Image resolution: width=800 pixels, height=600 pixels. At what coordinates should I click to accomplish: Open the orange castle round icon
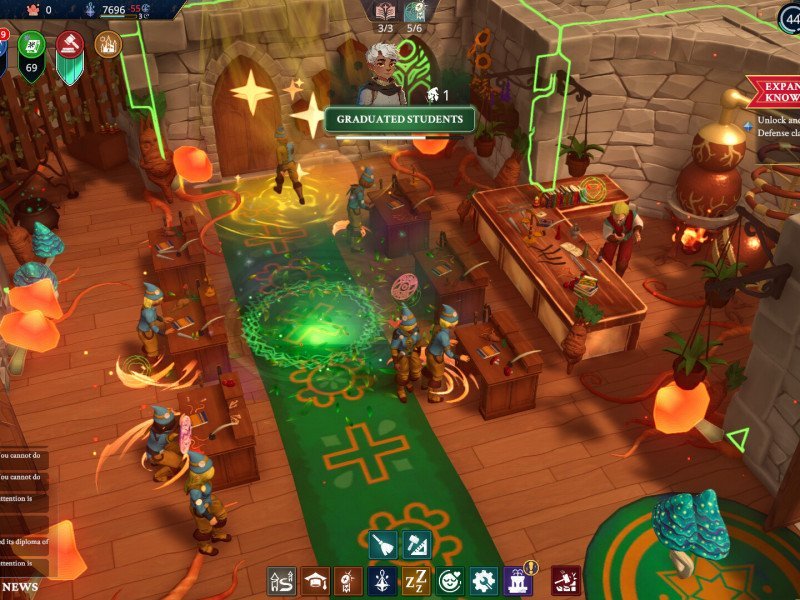(x=108, y=44)
